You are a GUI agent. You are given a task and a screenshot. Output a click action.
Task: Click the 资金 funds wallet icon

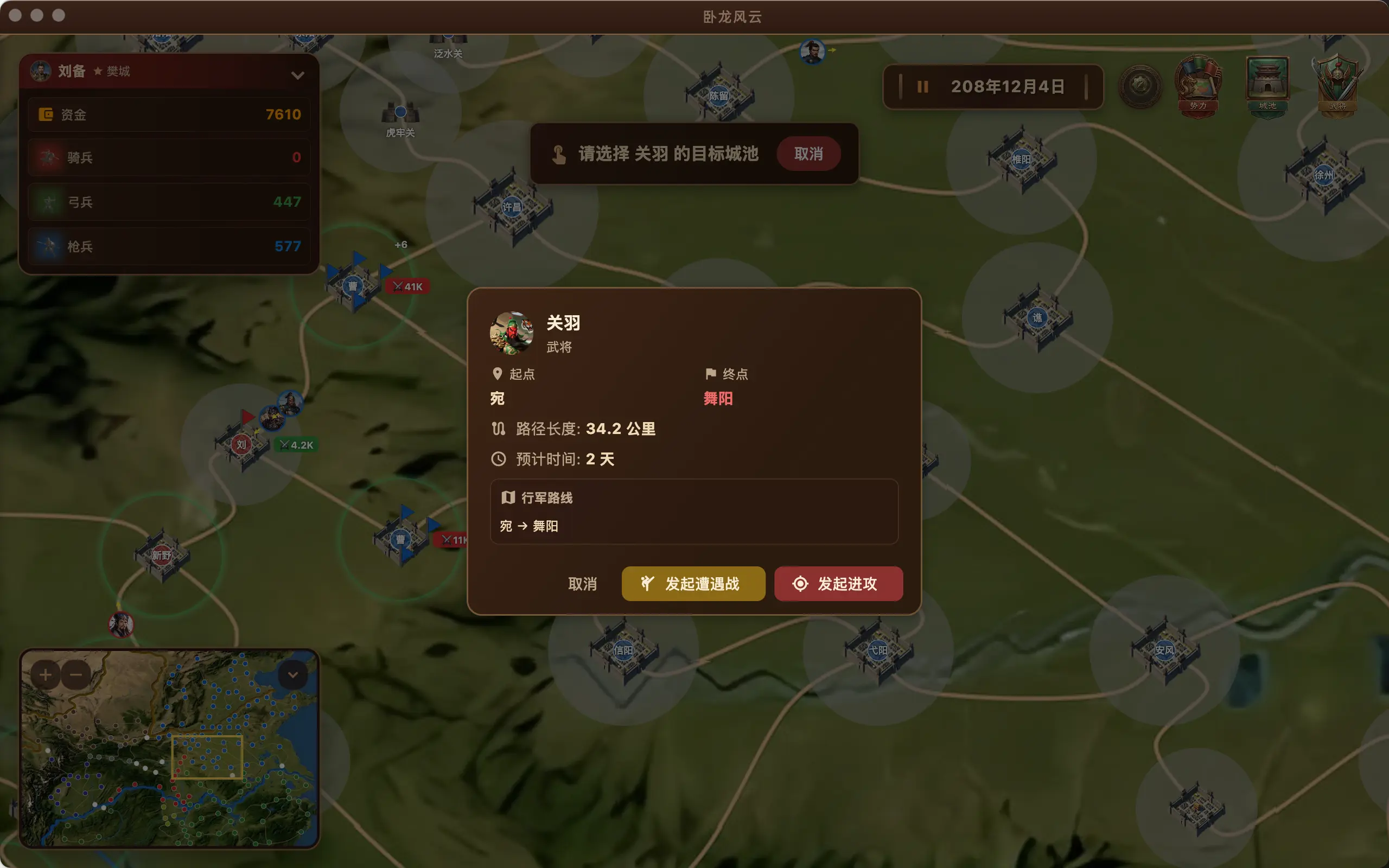click(x=47, y=114)
